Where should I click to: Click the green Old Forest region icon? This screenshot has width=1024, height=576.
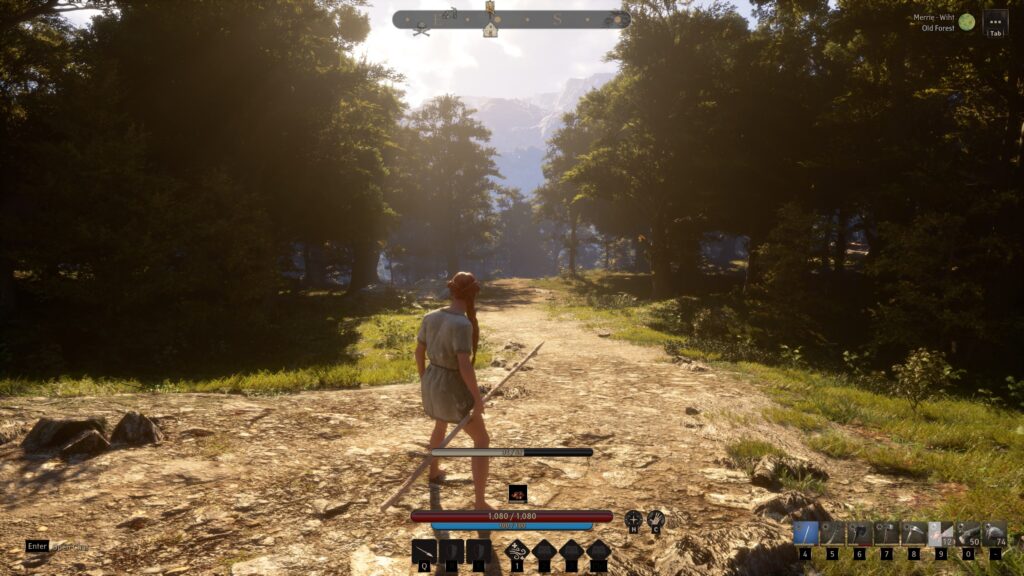point(967,21)
